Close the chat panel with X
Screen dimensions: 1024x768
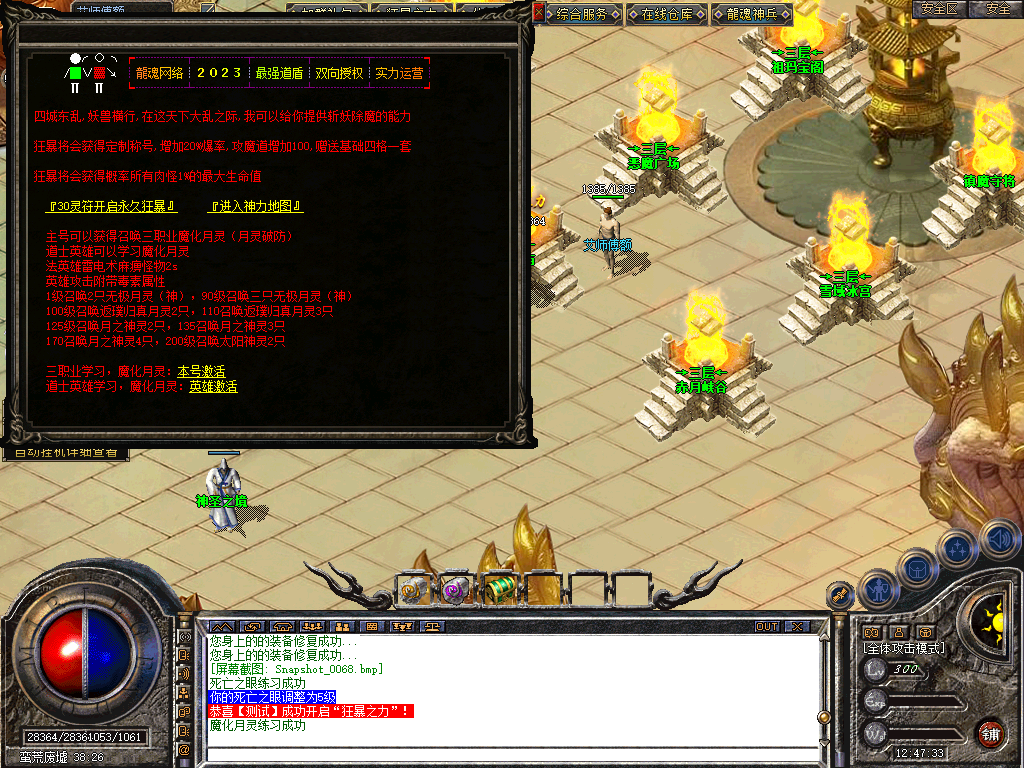click(x=797, y=627)
